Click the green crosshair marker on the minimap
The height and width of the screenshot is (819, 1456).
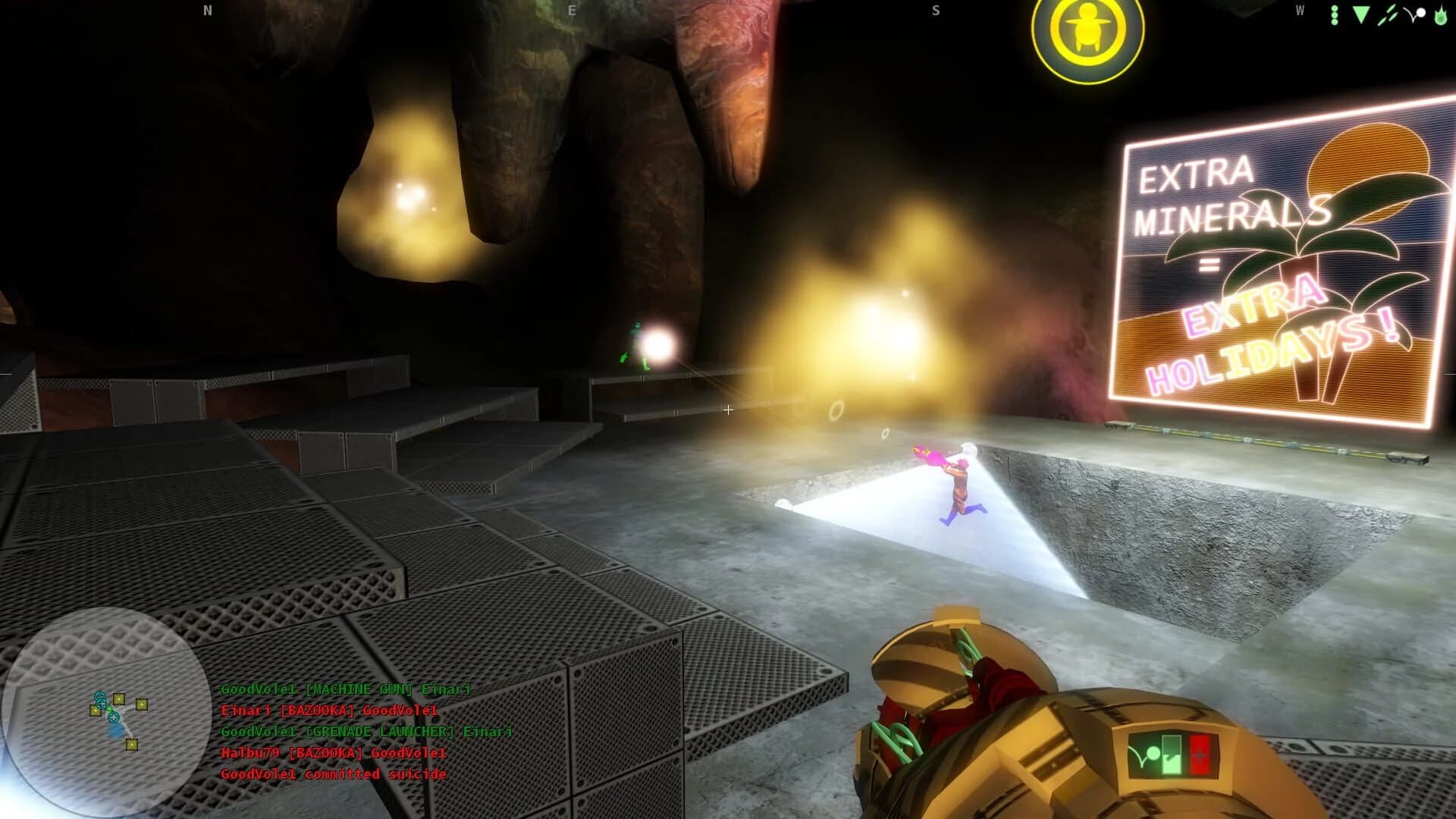[x=110, y=710]
